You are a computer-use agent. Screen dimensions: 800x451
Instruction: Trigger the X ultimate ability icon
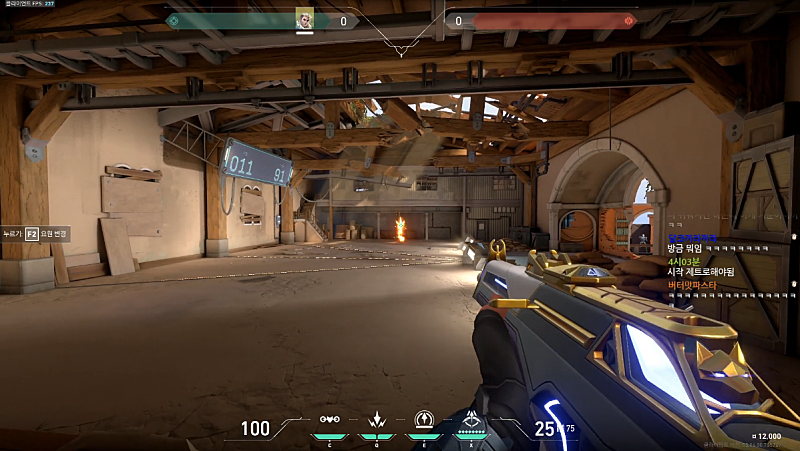click(x=471, y=420)
